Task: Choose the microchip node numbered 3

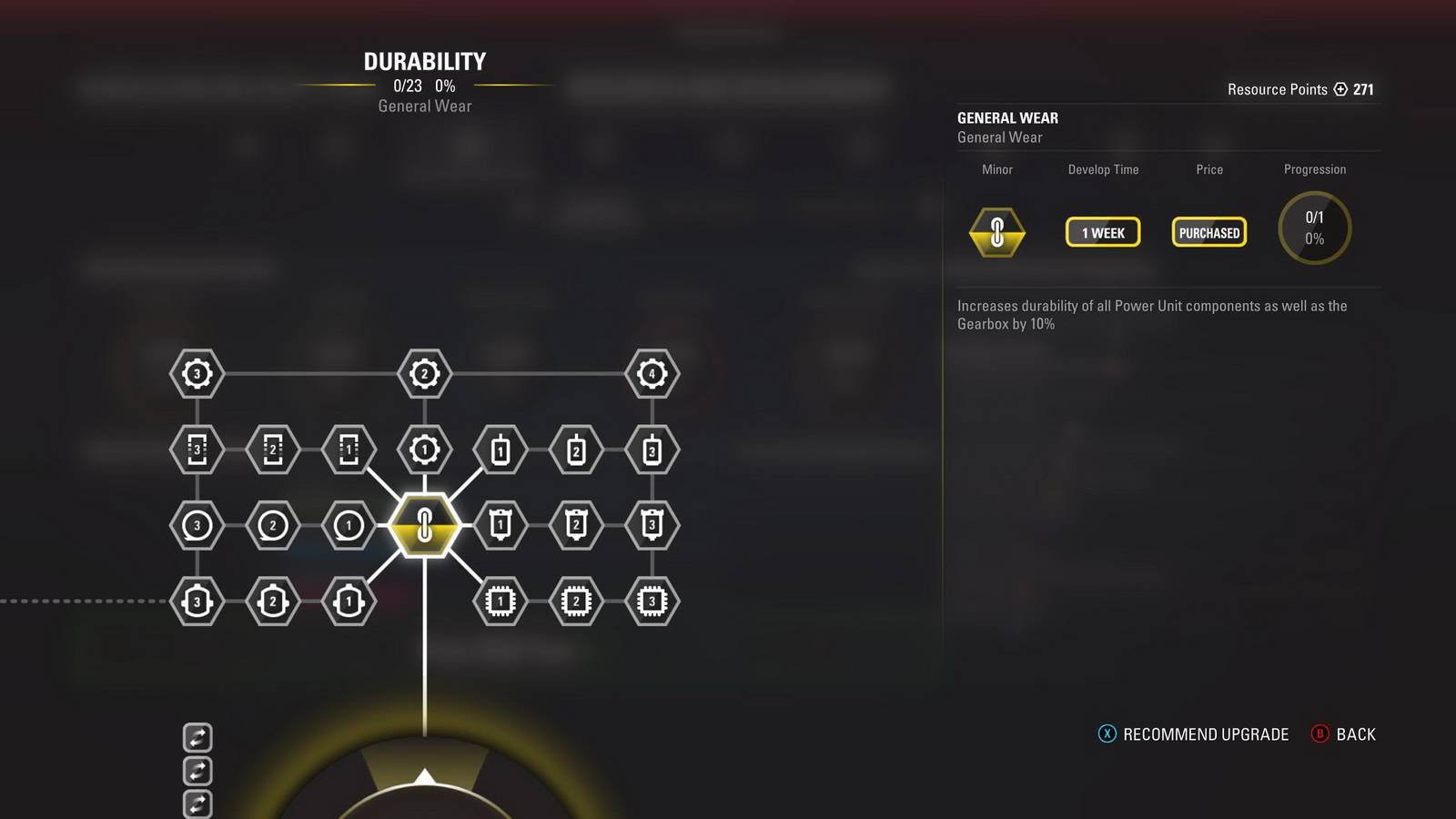Action: [x=652, y=602]
